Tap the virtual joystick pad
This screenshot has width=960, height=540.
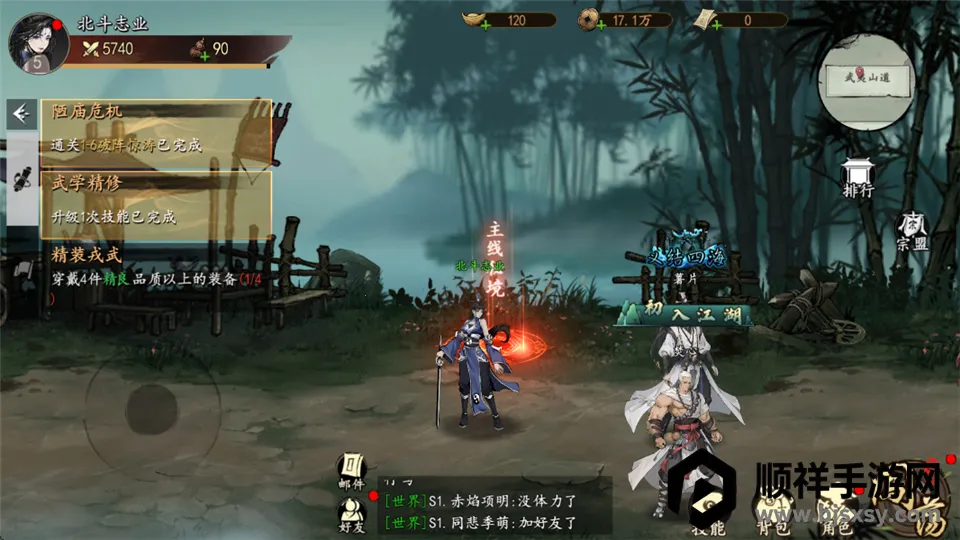click(x=150, y=405)
